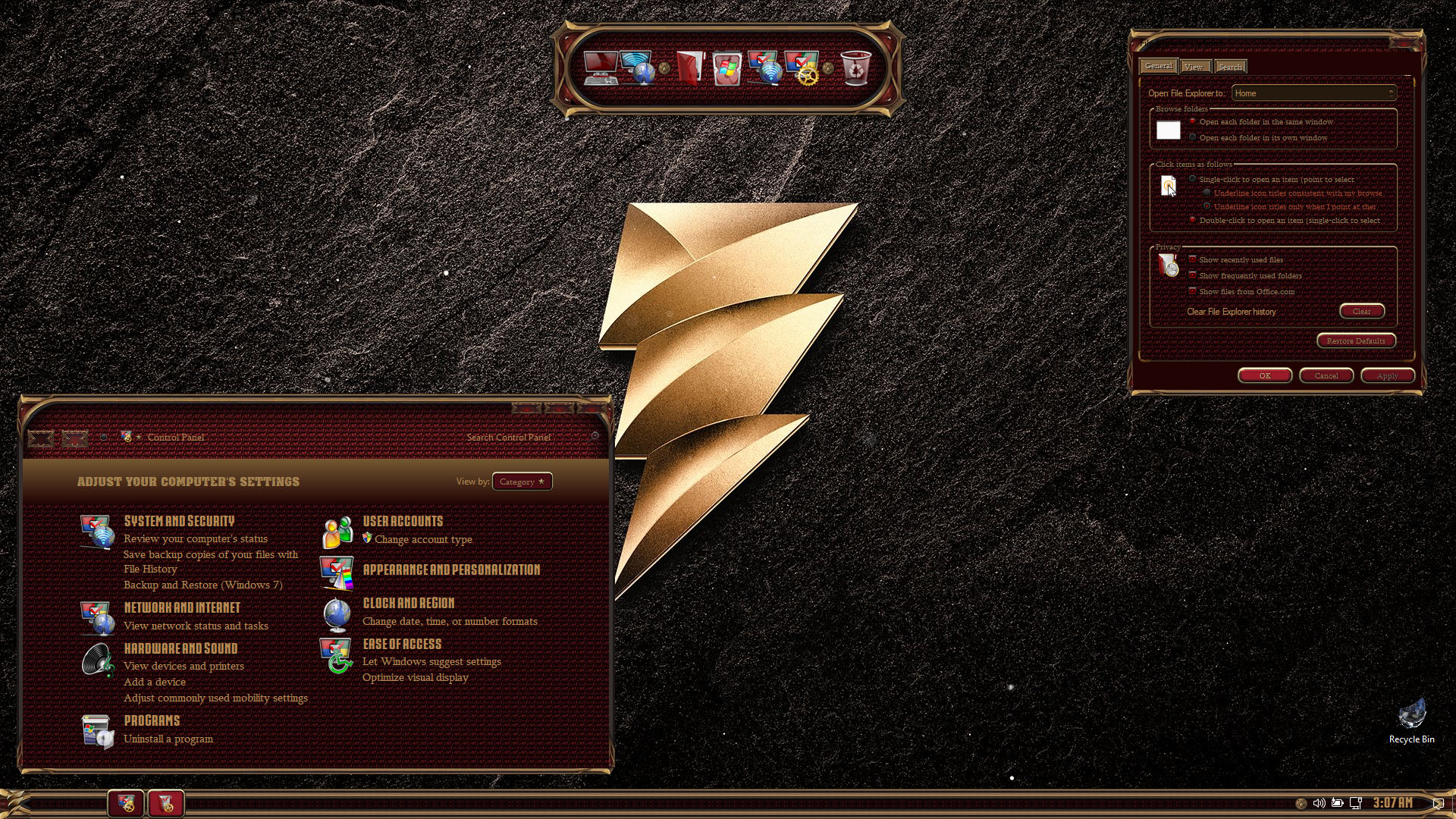This screenshot has width=1456, height=819.
Task: Open the View by Category dropdown
Action: coord(522,482)
